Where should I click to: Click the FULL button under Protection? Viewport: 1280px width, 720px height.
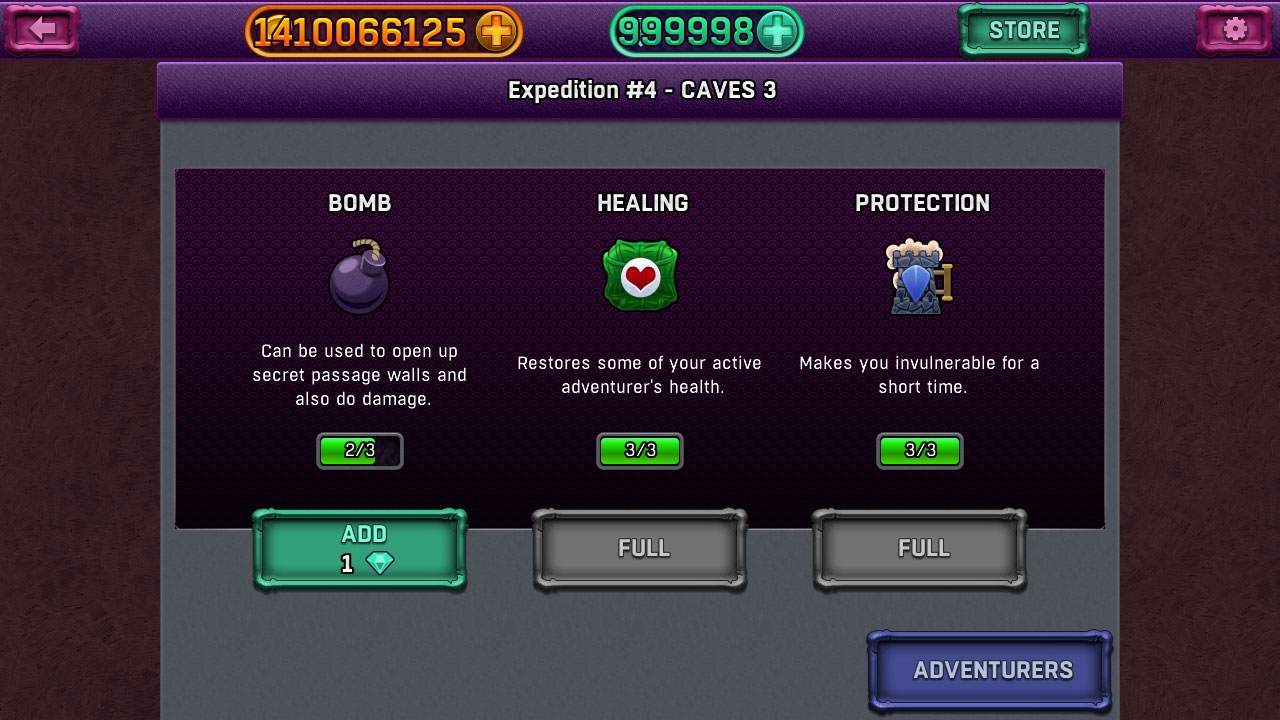click(920, 549)
